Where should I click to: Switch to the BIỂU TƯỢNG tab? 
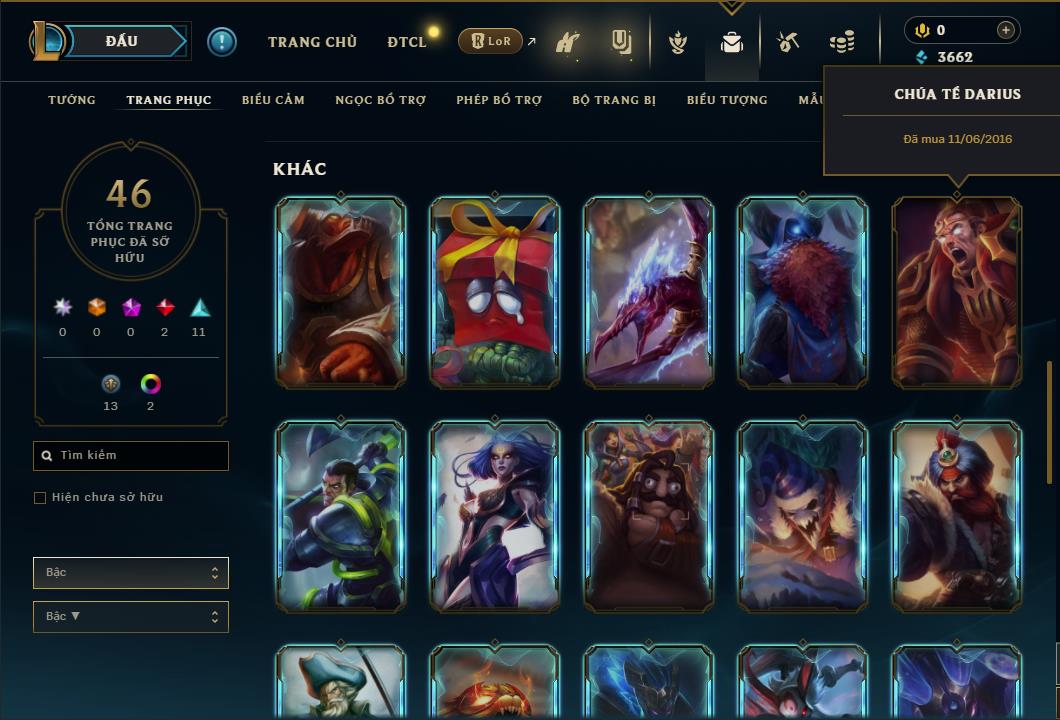727,100
